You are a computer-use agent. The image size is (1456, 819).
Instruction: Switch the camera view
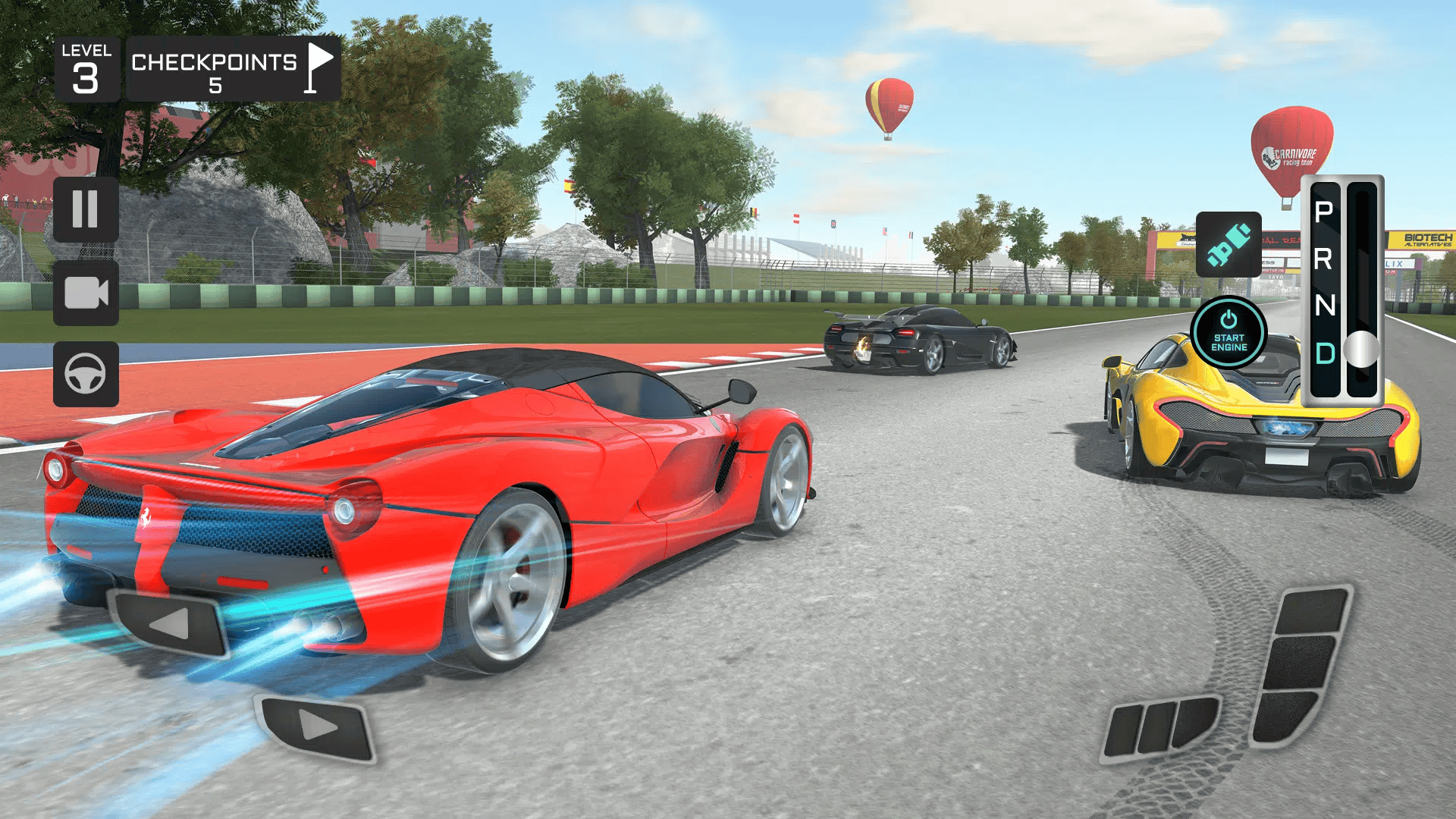coord(86,293)
